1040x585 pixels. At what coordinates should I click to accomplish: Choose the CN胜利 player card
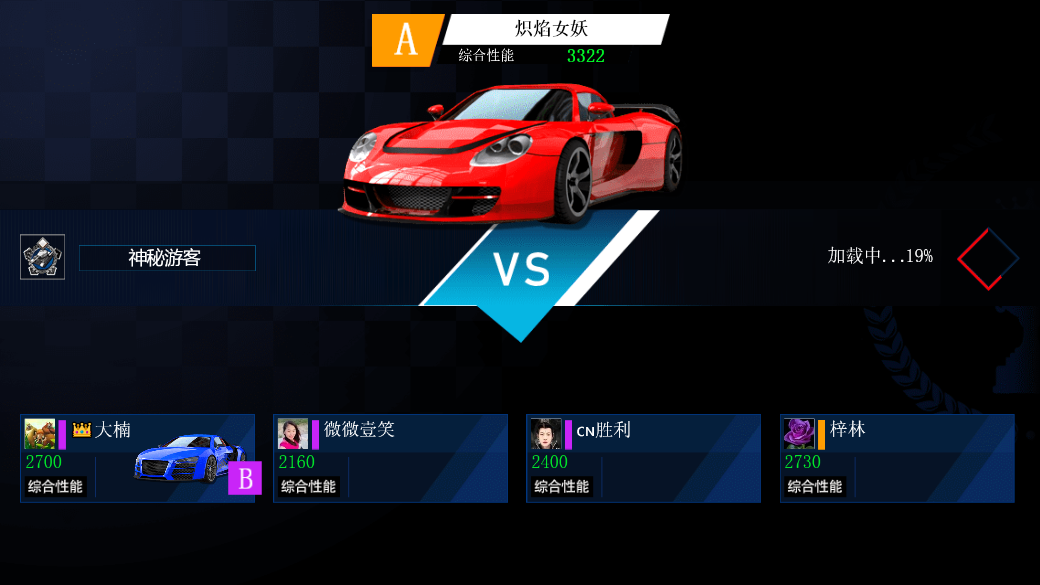[643, 458]
